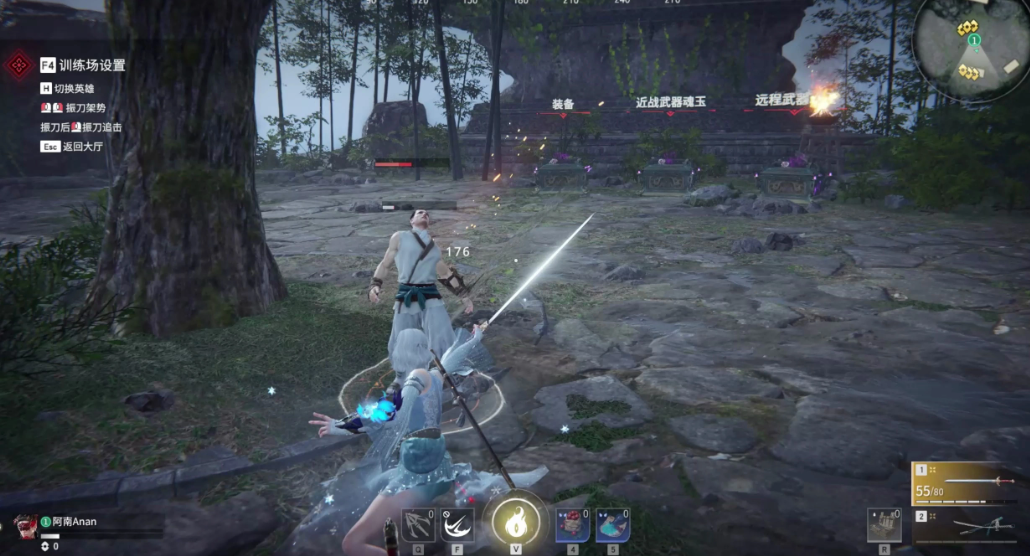Click the 阿南Anan player portrait
Screen dimensions: 1030x556
click(25, 527)
